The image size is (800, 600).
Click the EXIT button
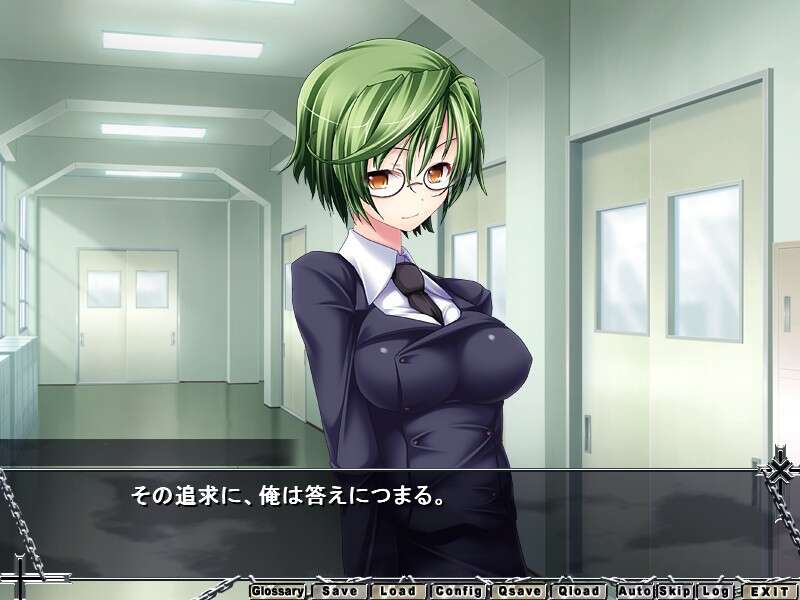[768, 590]
